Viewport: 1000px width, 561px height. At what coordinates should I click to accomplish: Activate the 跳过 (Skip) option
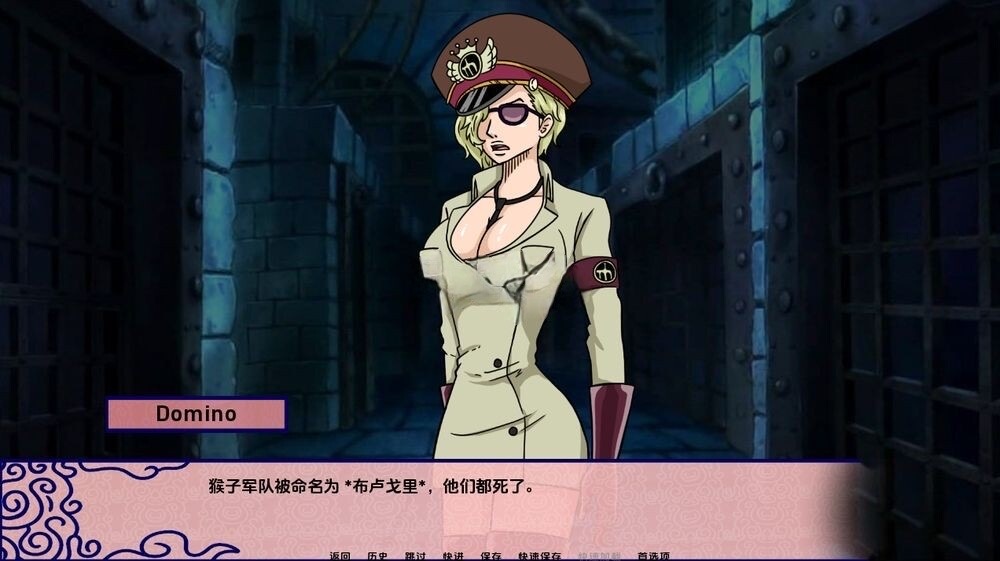coord(415,556)
